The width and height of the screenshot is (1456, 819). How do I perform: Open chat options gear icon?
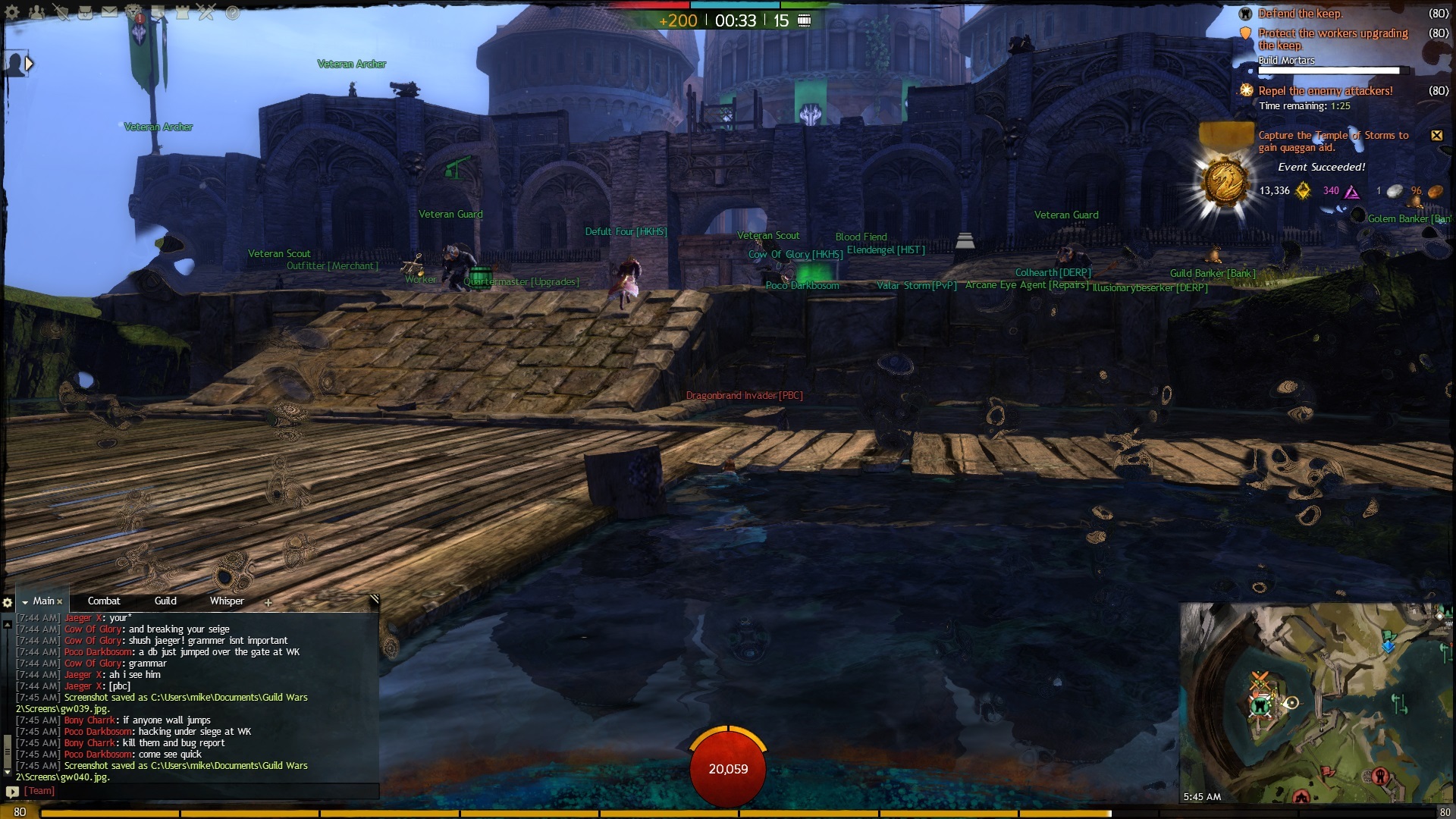click(x=8, y=603)
